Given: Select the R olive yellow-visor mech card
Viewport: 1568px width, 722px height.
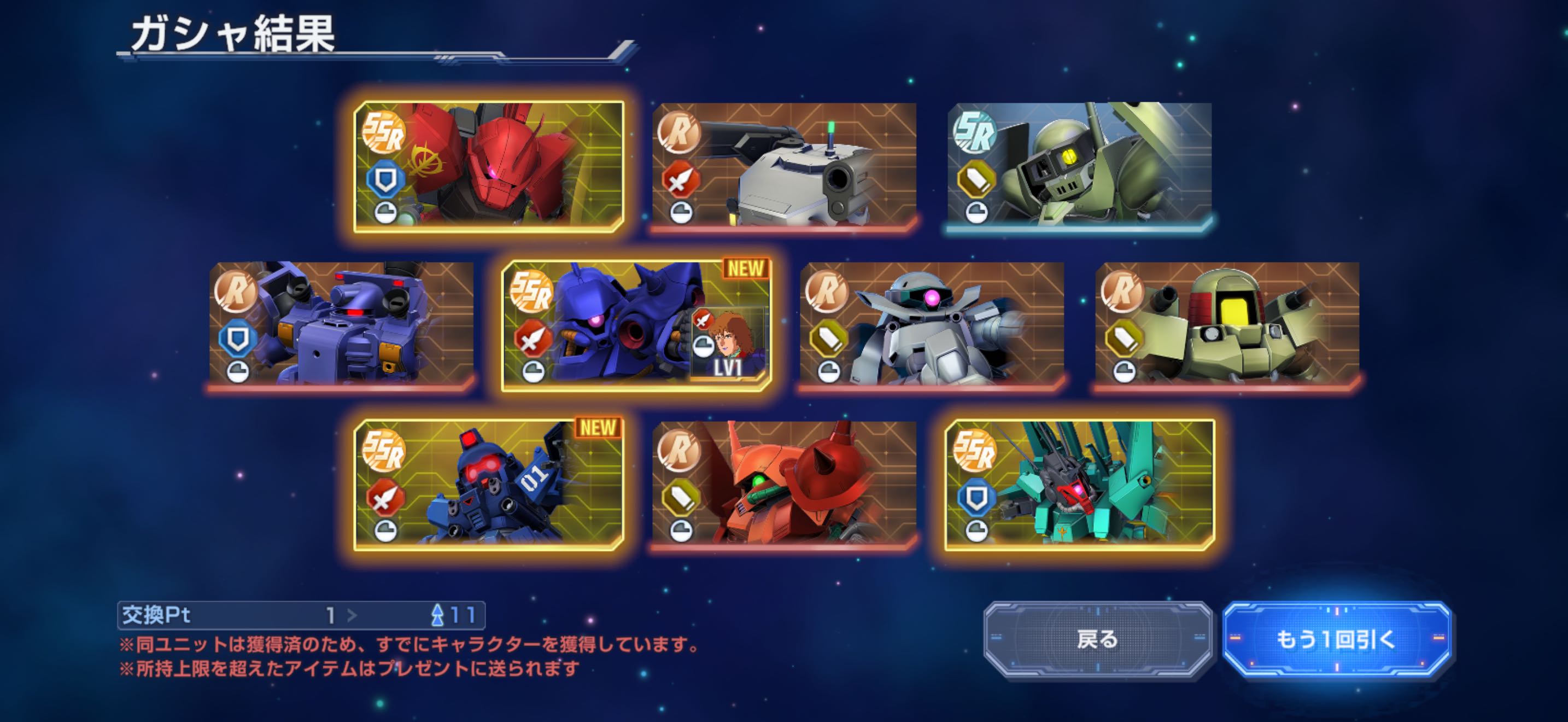Looking at the screenshot, I should [1227, 325].
